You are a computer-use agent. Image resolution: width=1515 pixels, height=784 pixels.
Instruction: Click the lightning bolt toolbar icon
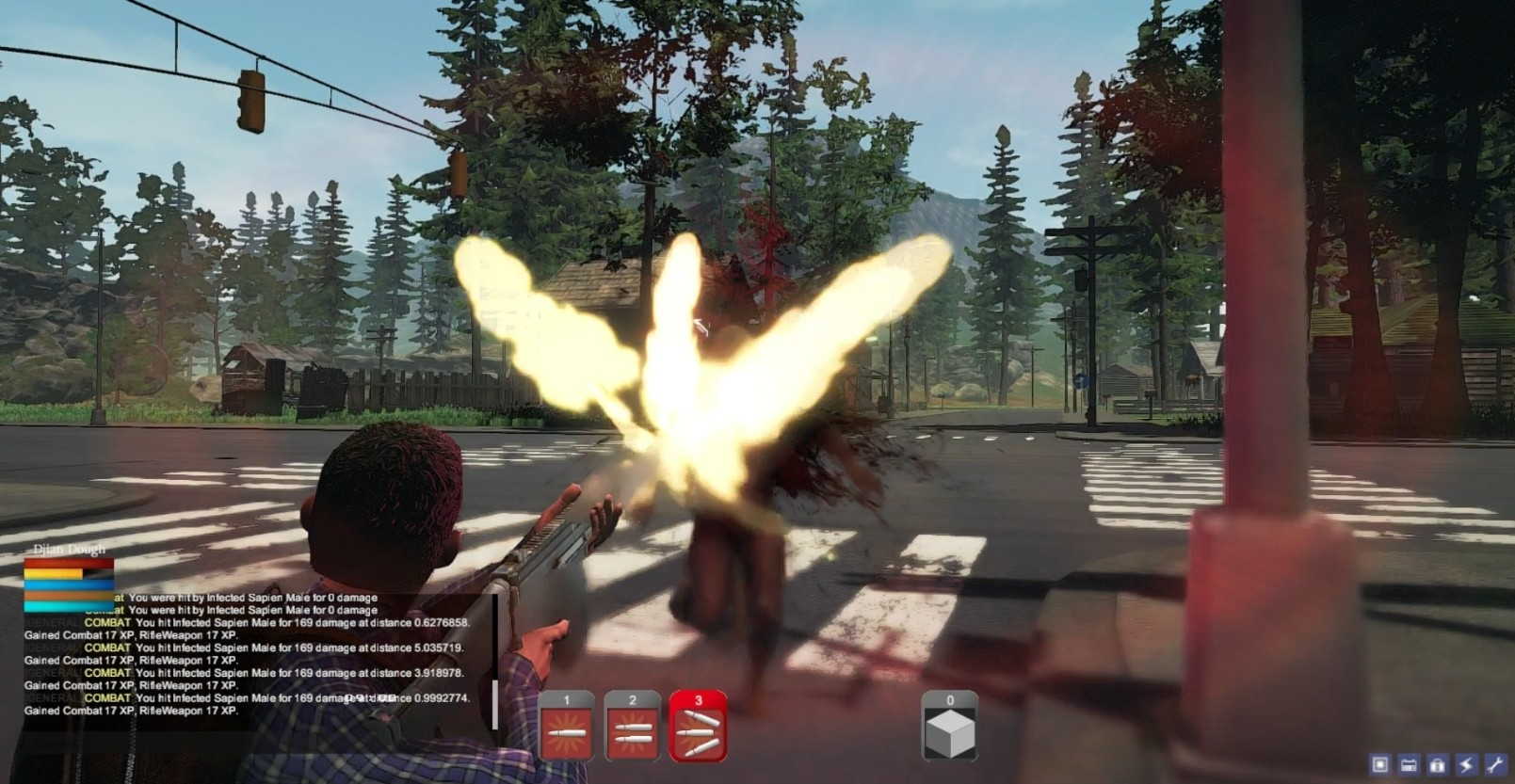point(1465,764)
